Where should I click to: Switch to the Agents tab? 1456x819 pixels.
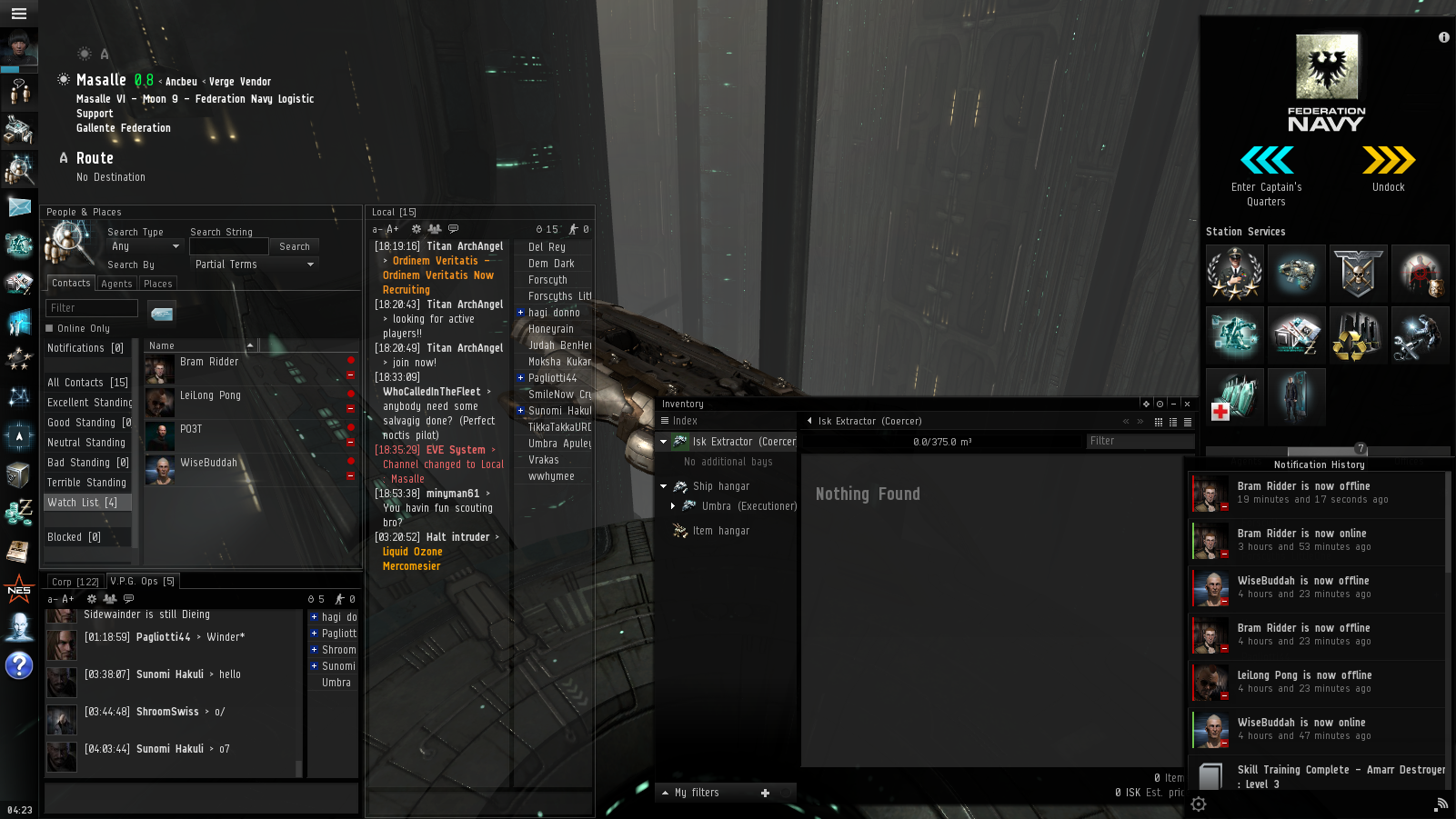(116, 284)
